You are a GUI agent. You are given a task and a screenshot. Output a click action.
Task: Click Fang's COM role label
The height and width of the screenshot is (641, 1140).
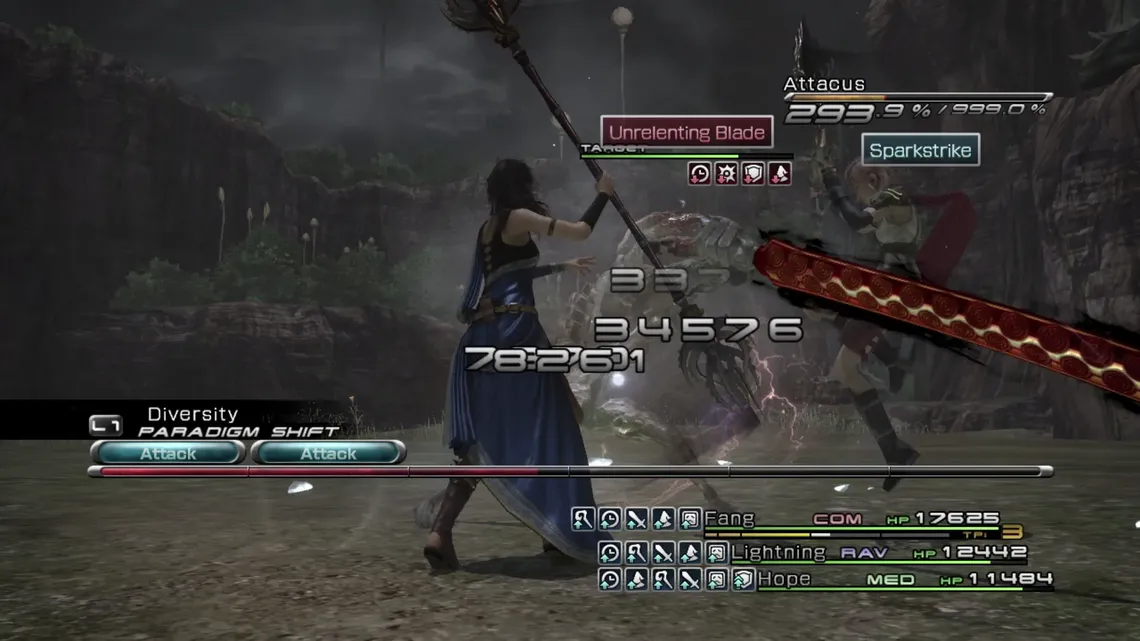(837, 519)
